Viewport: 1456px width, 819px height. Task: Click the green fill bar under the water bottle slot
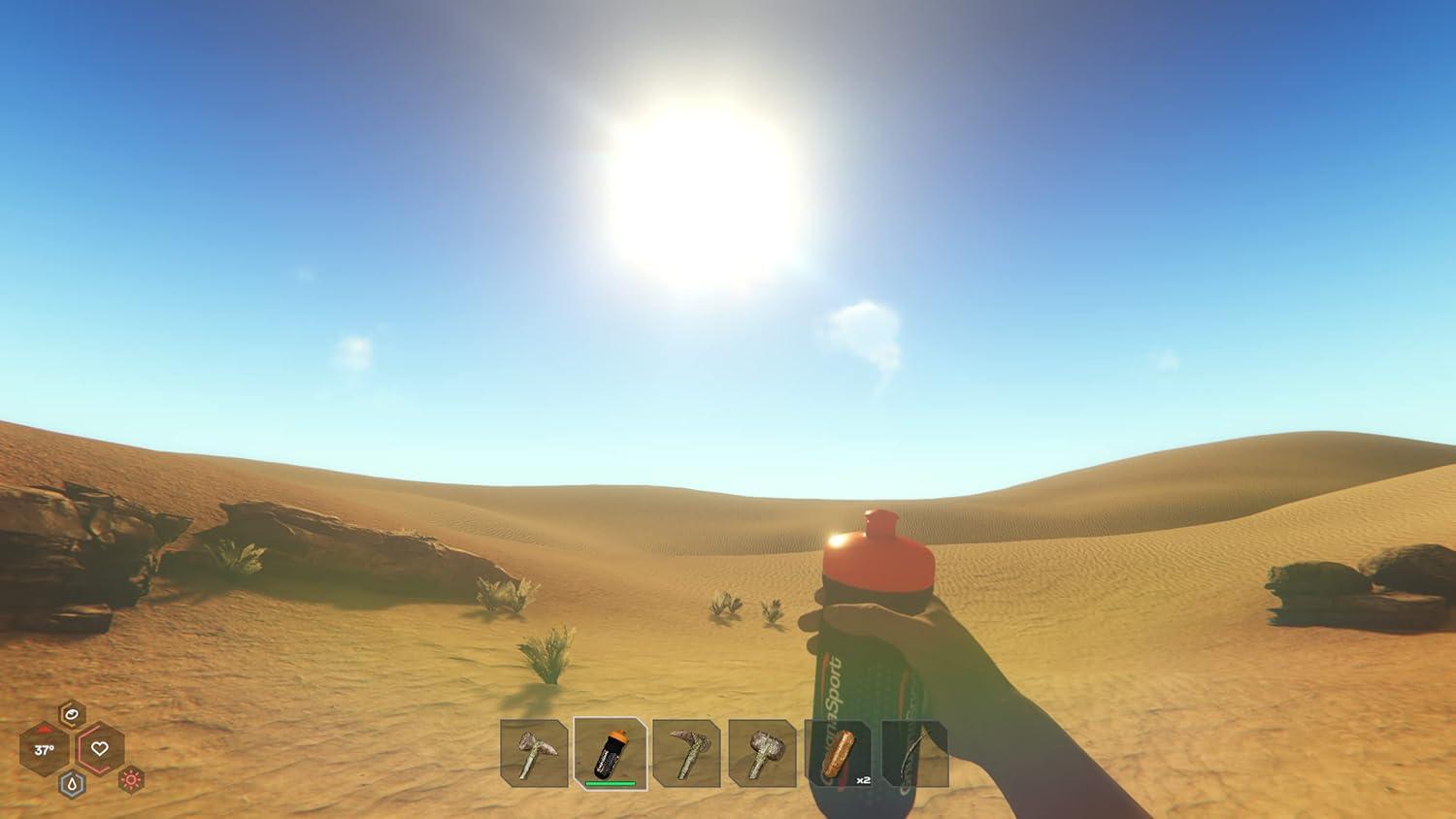(x=611, y=781)
